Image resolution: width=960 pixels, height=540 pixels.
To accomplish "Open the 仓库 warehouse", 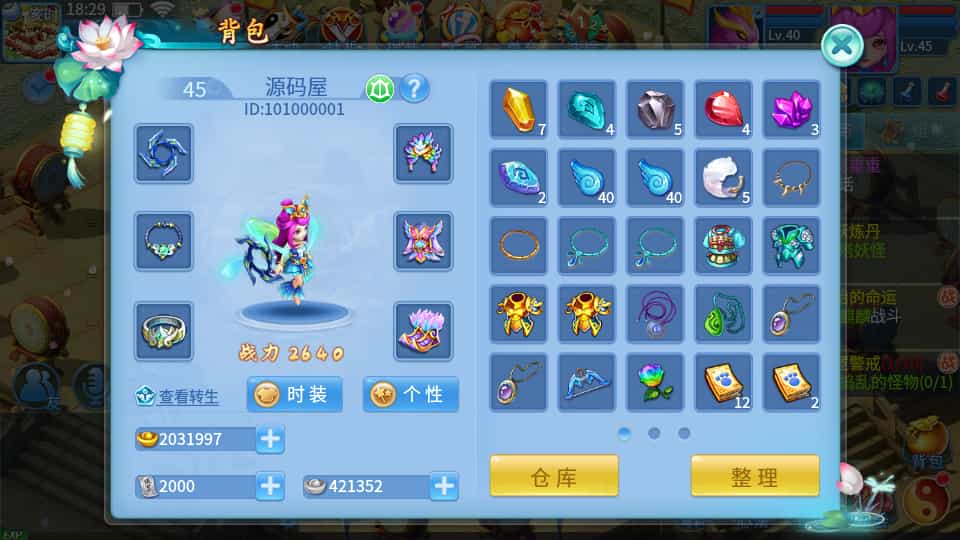I will click(x=554, y=476).
